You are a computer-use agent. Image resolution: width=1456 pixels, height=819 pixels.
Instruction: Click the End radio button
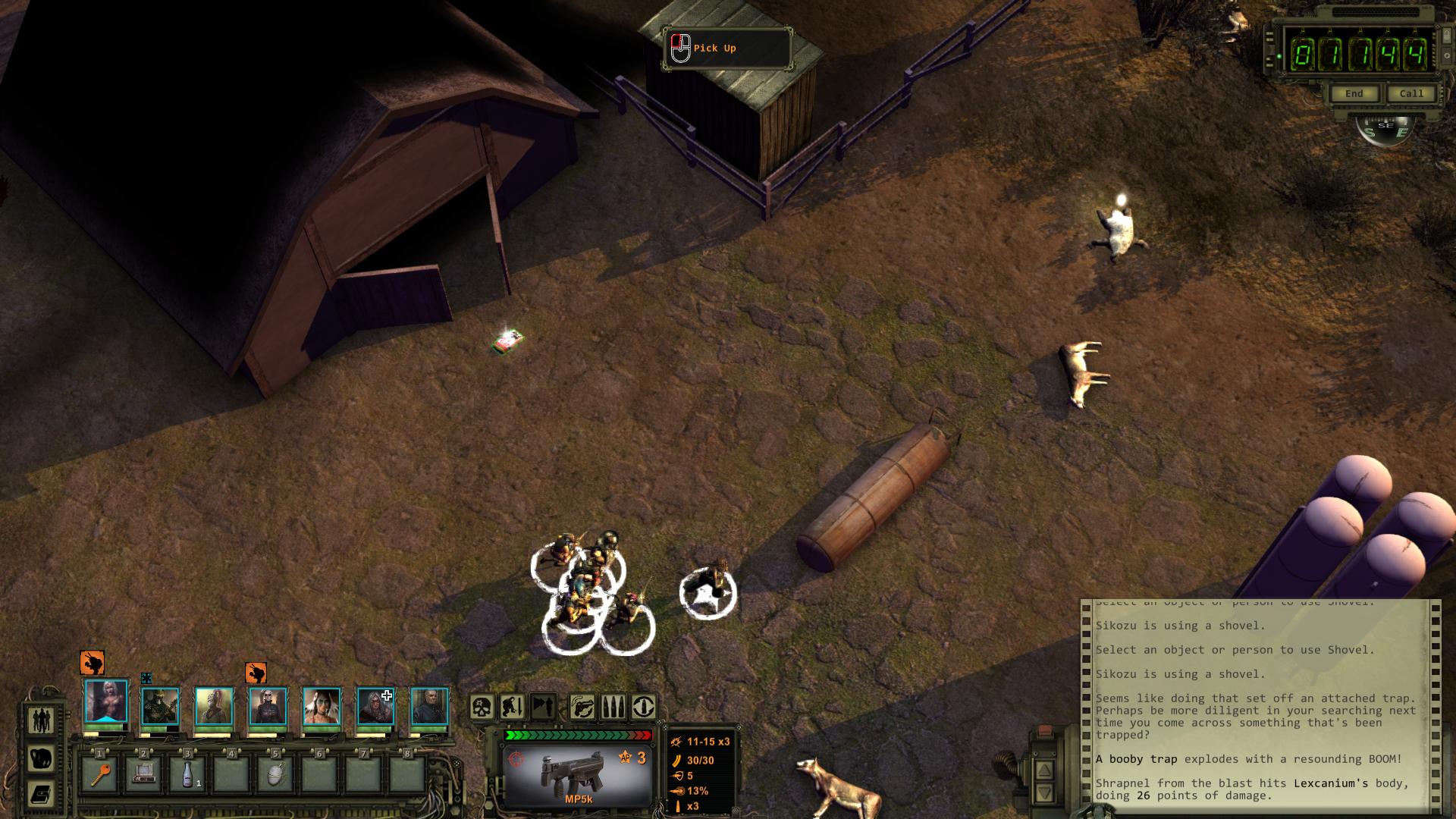click(1354, 93)
